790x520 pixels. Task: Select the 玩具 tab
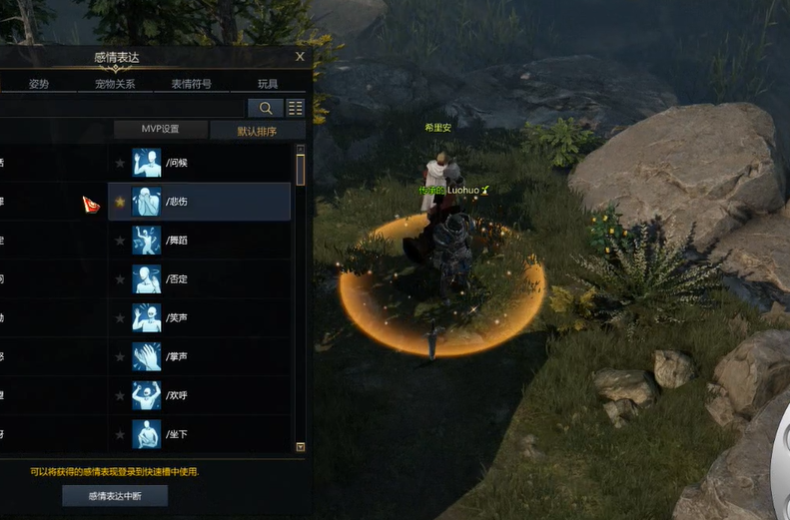[268, 84]
